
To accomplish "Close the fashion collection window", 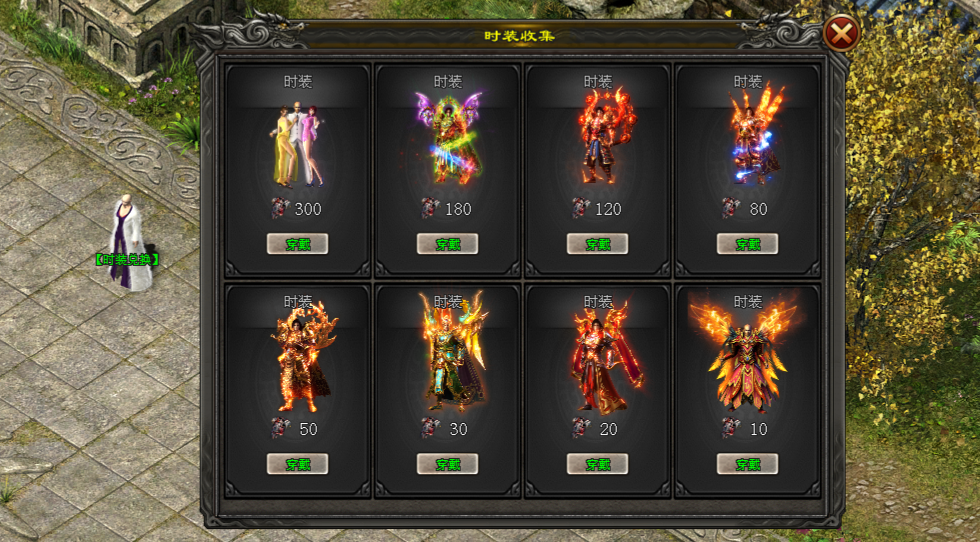I will pos(842,35).
